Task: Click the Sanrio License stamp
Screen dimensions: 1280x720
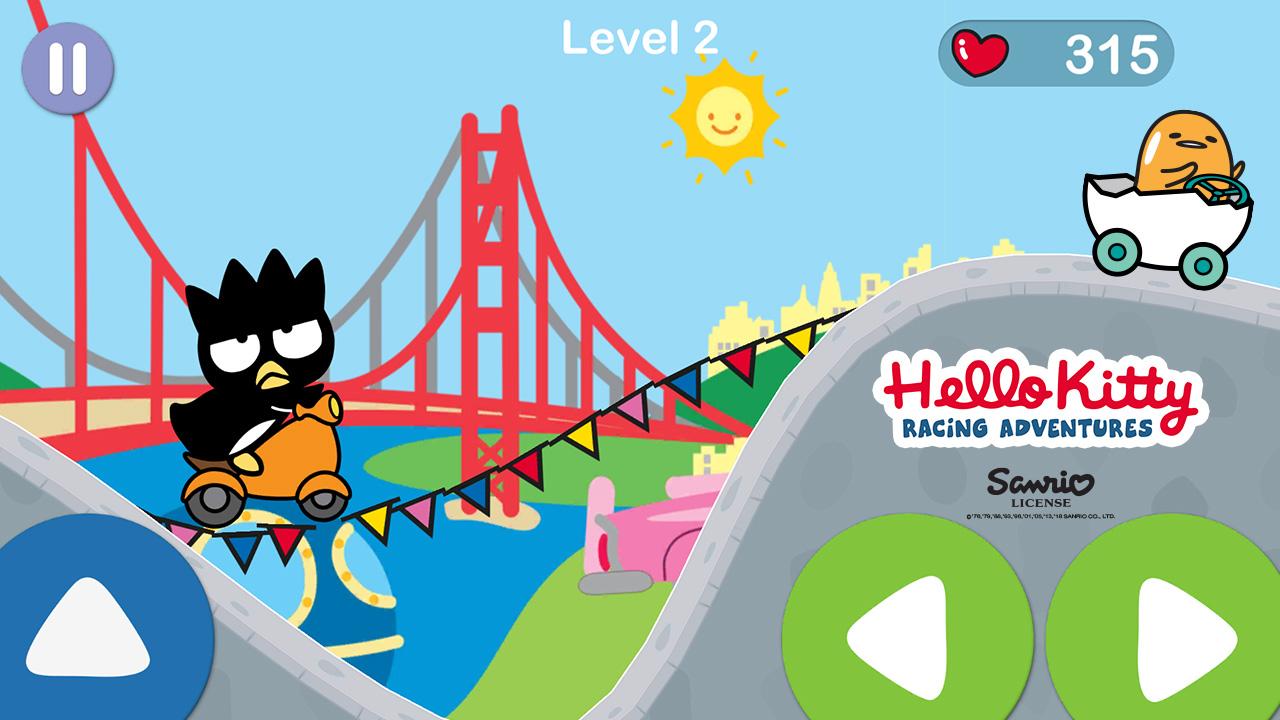Action: [1037, 487]
